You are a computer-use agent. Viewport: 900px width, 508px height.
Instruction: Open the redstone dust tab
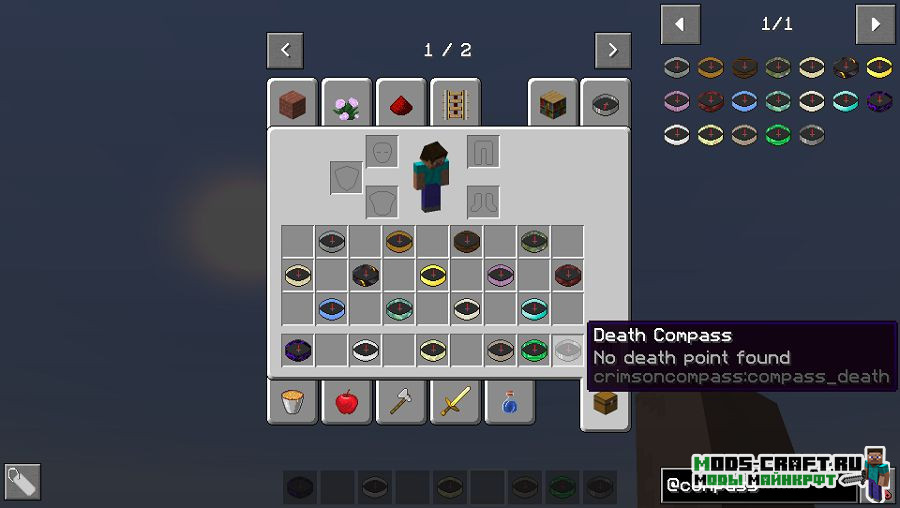(401, 104)
